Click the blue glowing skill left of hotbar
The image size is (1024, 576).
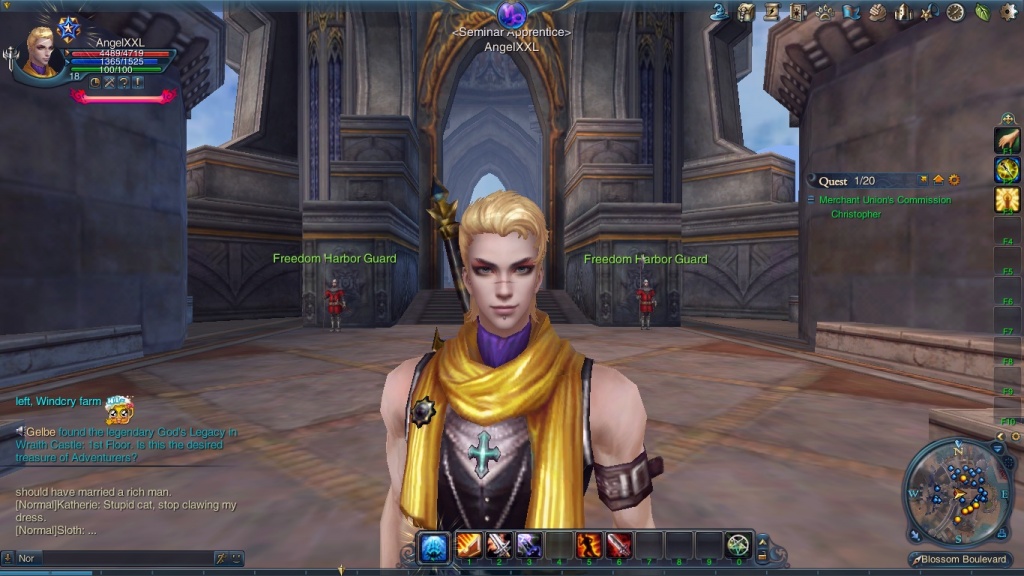tap(433, 546)
